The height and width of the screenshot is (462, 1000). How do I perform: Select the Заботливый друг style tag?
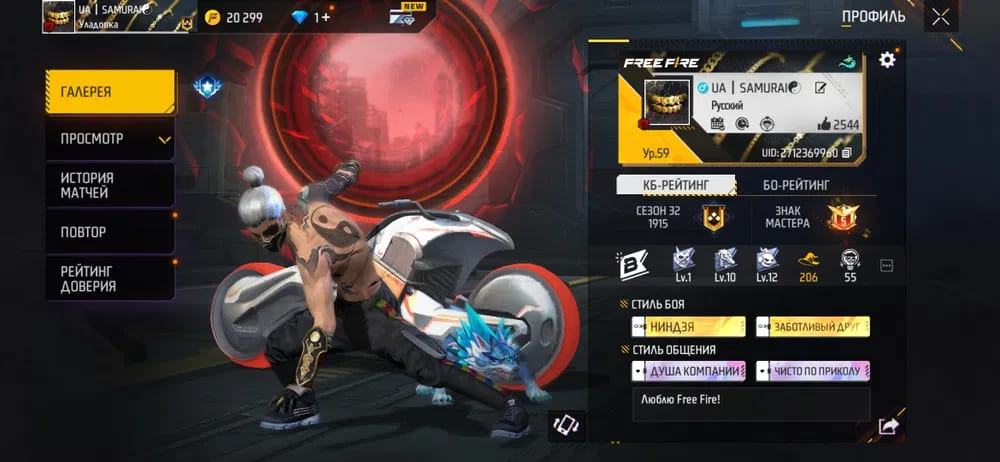pyautogui.click(x=813, y=327)
